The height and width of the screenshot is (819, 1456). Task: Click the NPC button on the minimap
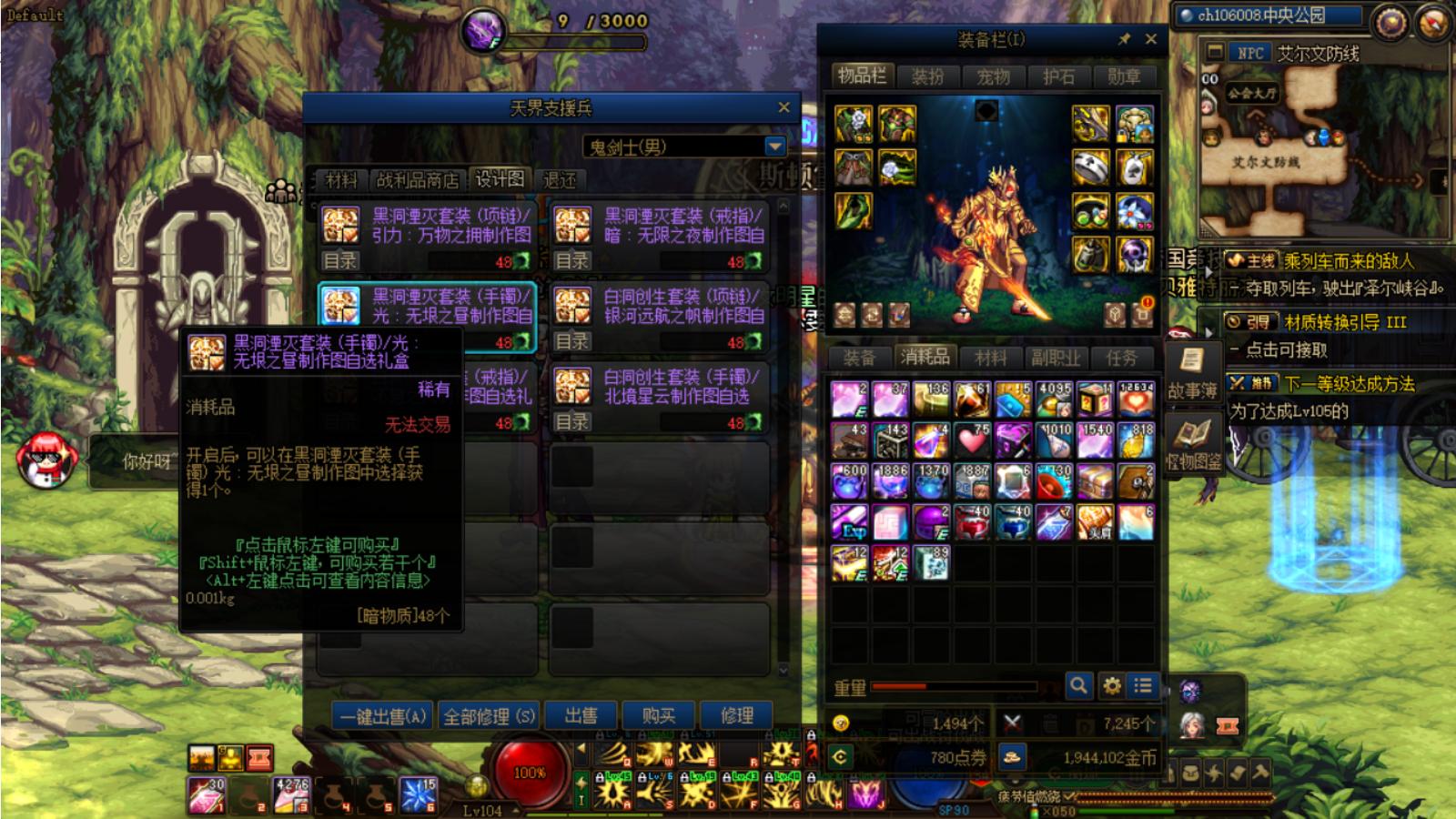(1250, 52)
